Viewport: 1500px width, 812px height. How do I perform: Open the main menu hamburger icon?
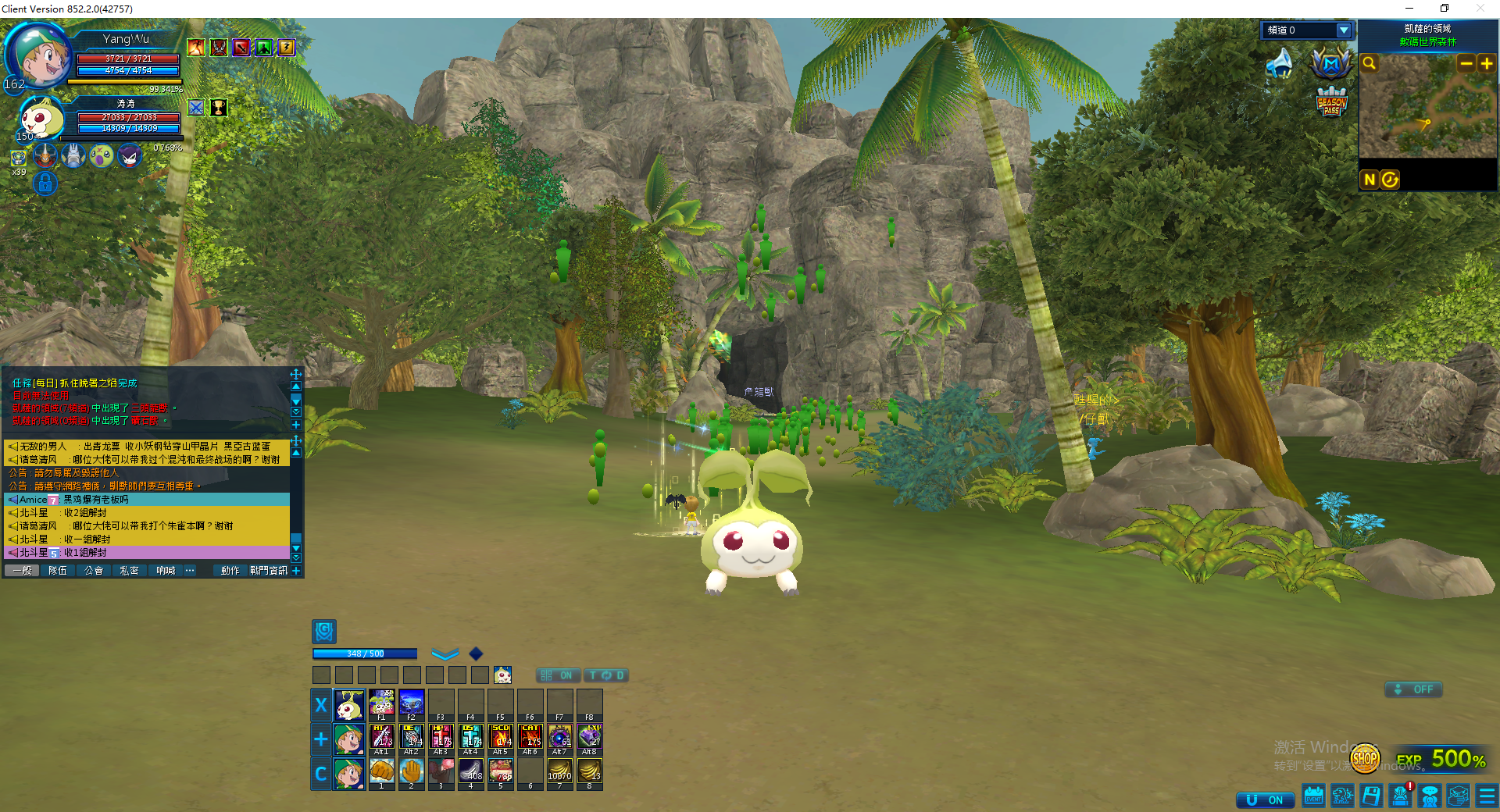(1487, 796)
